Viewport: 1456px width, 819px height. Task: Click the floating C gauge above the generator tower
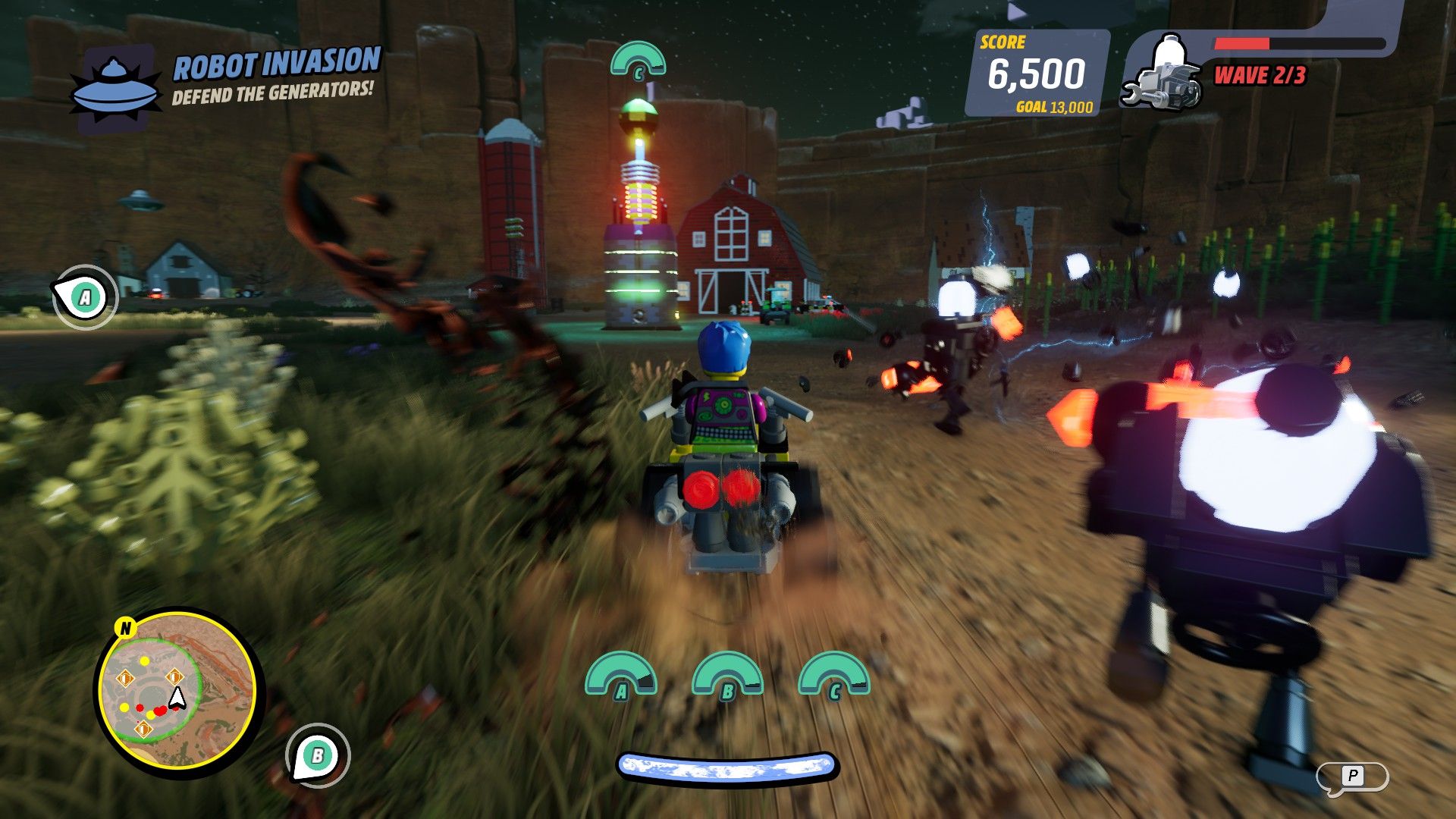tap(638, 59)
